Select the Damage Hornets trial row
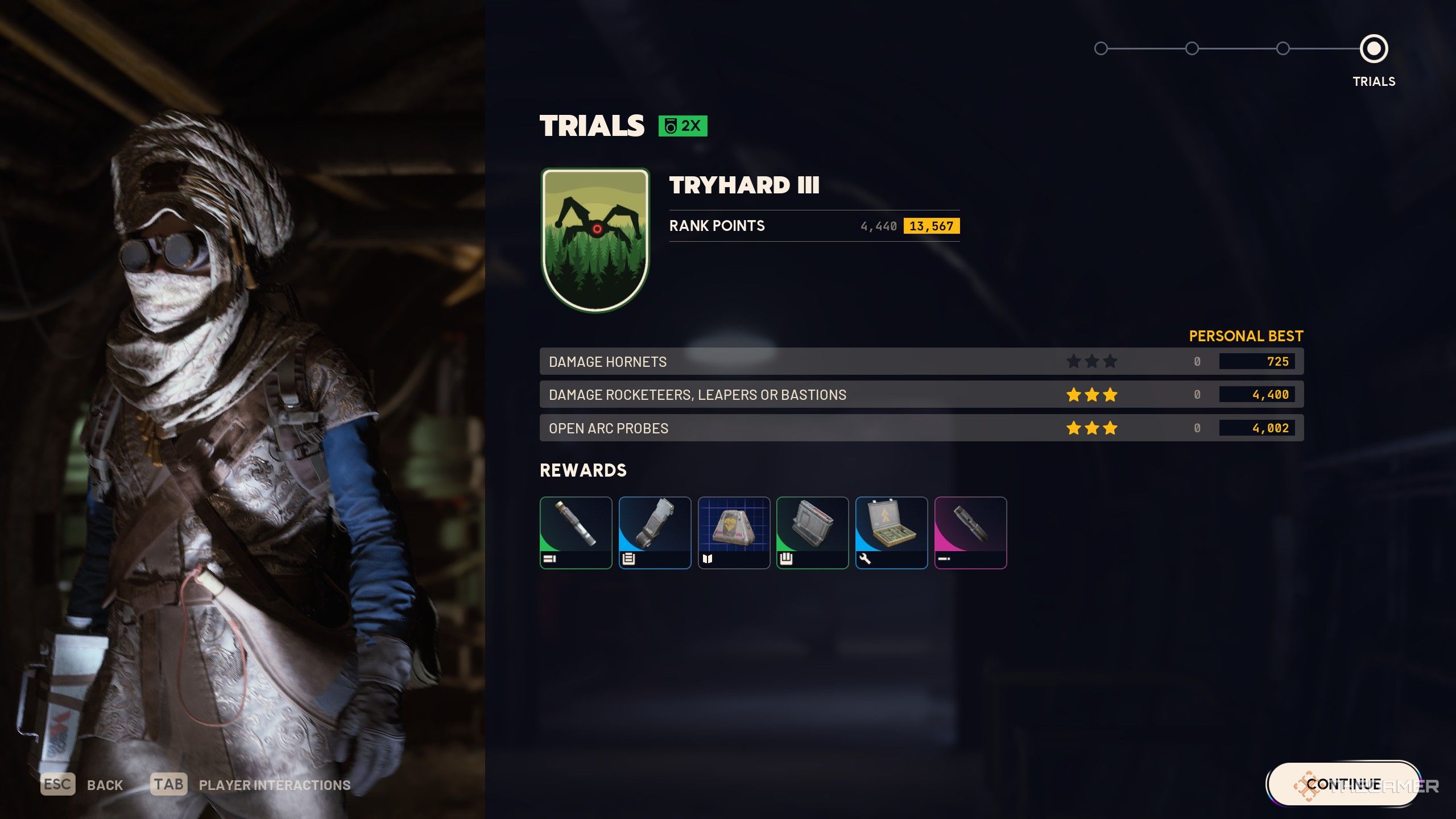Screen dimensions: 1456x819 coord(921,361)
